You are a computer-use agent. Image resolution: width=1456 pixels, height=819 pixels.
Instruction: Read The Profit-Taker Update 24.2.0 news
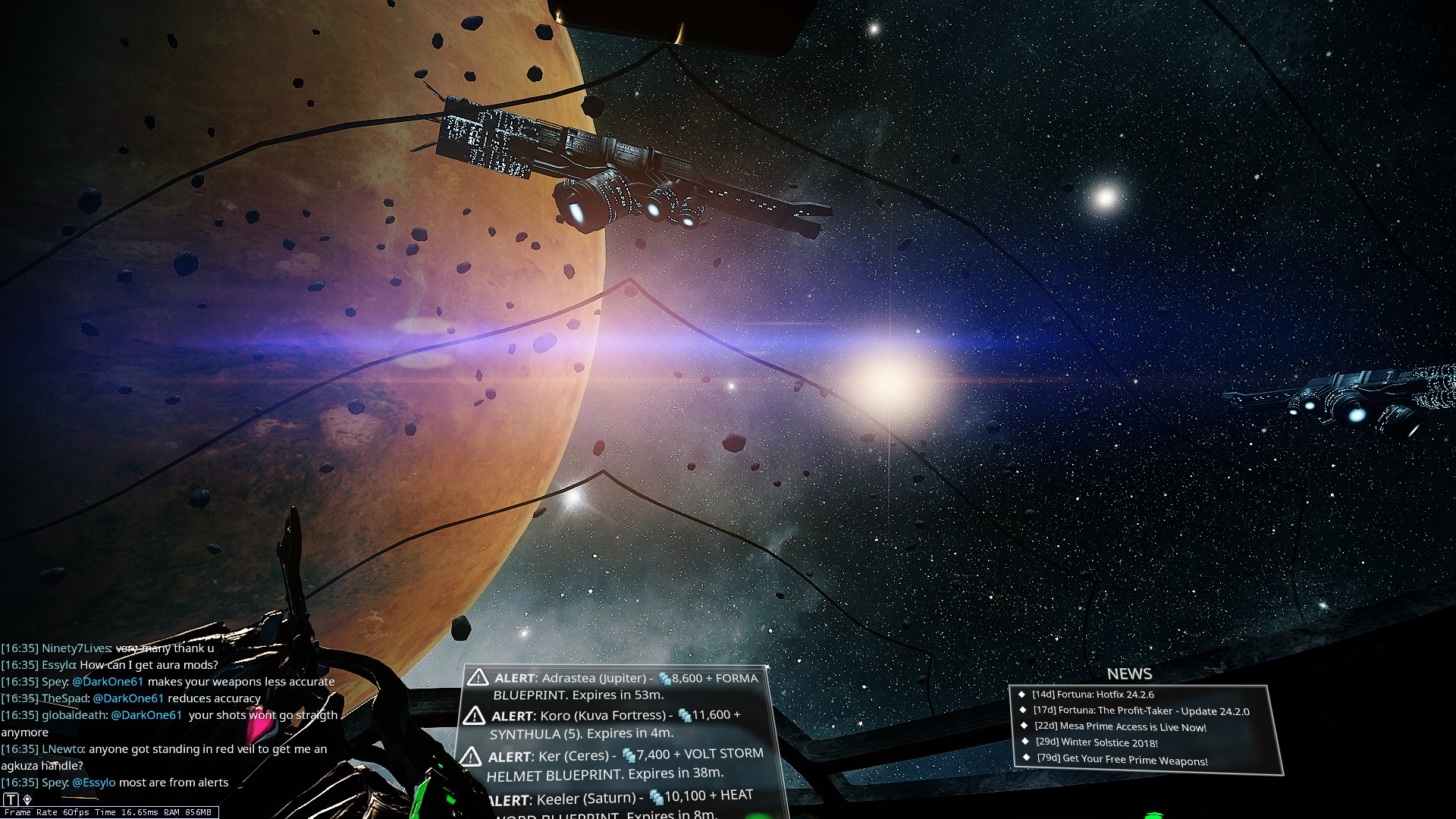(1141, 711)
